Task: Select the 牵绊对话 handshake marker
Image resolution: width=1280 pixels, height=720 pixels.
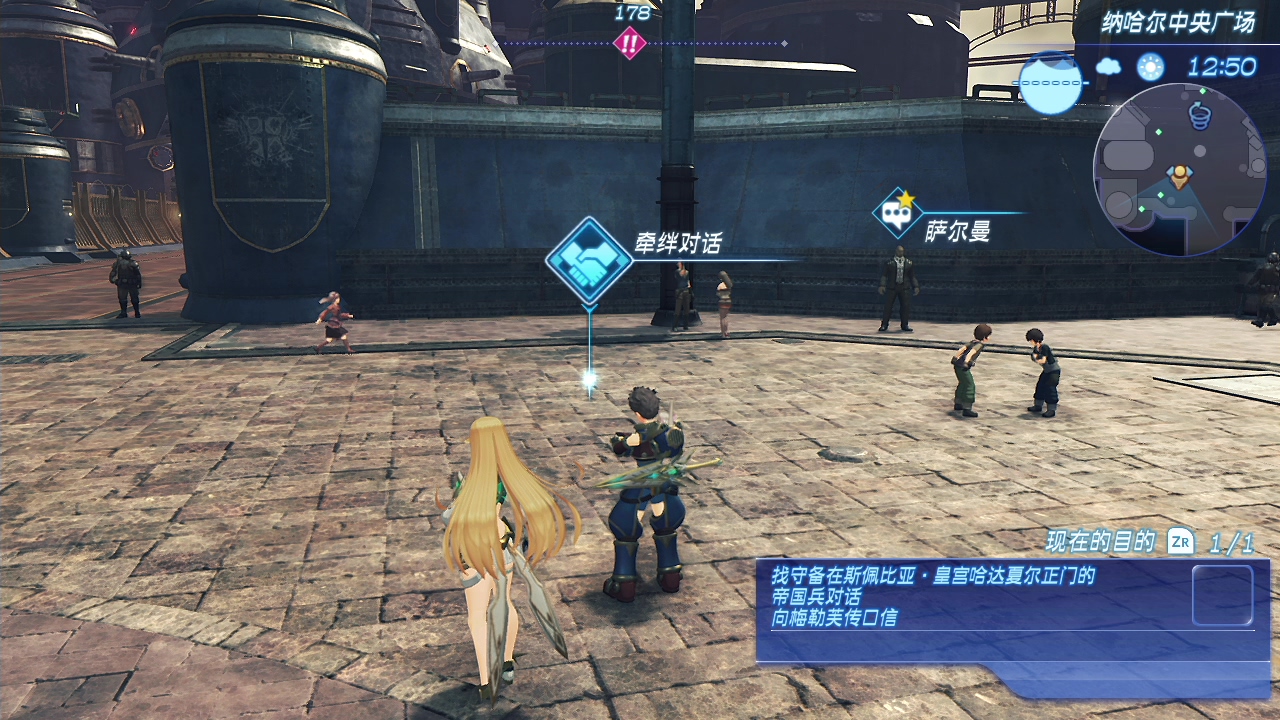Action: [589, 261]
